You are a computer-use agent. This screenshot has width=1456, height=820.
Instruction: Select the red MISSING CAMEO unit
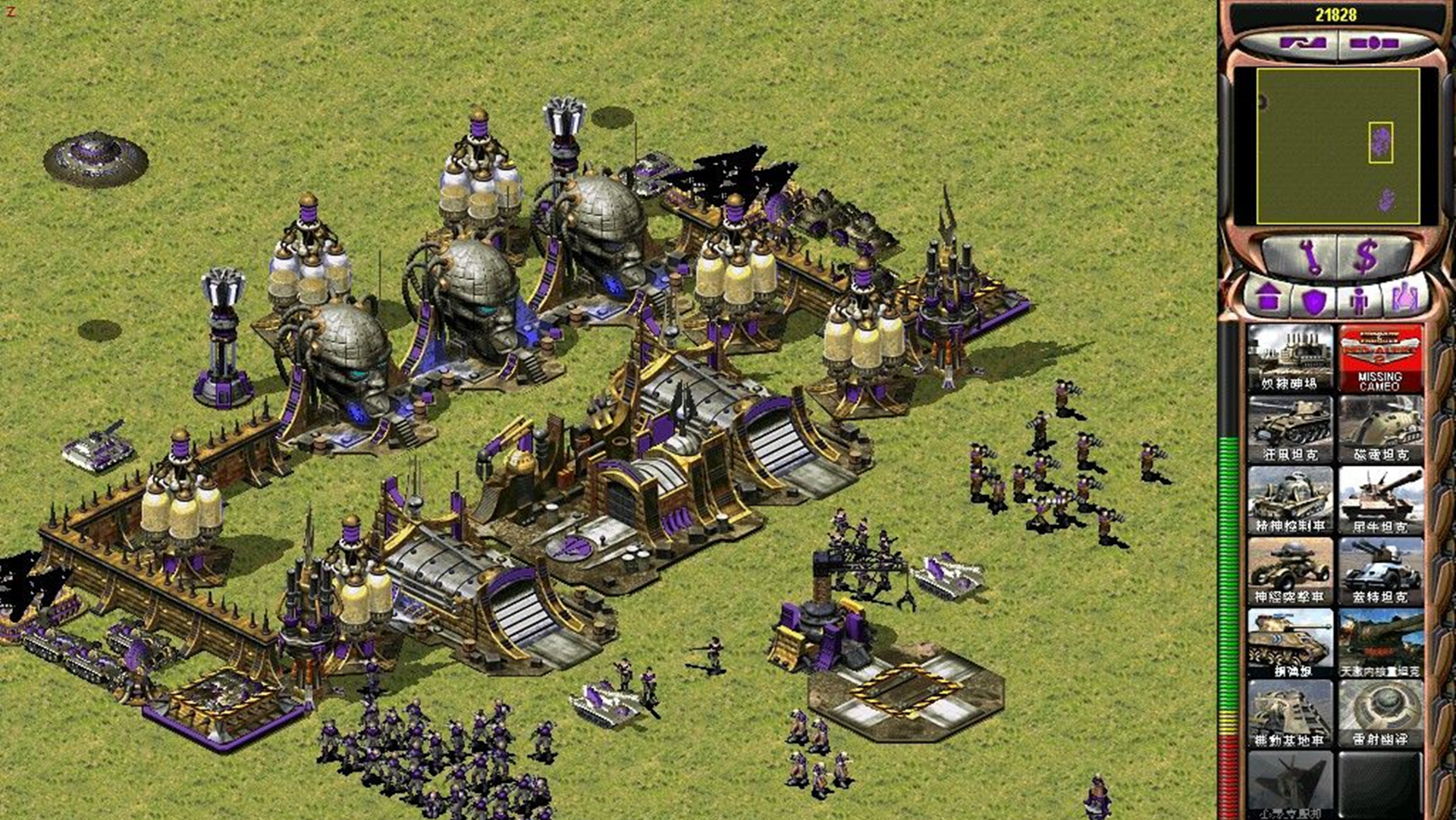click(1380, 358)
